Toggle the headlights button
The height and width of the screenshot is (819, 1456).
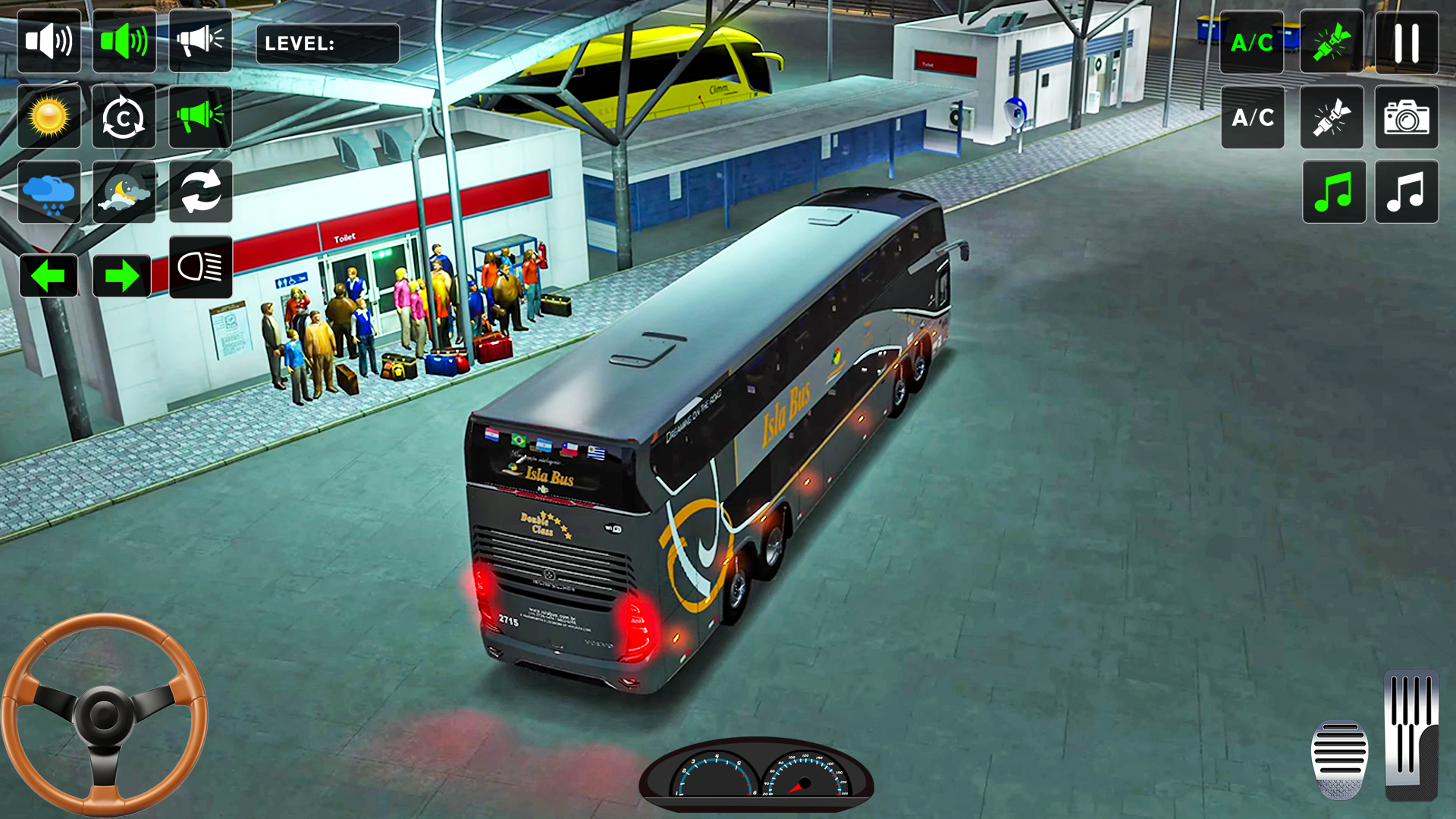point(200,267)
